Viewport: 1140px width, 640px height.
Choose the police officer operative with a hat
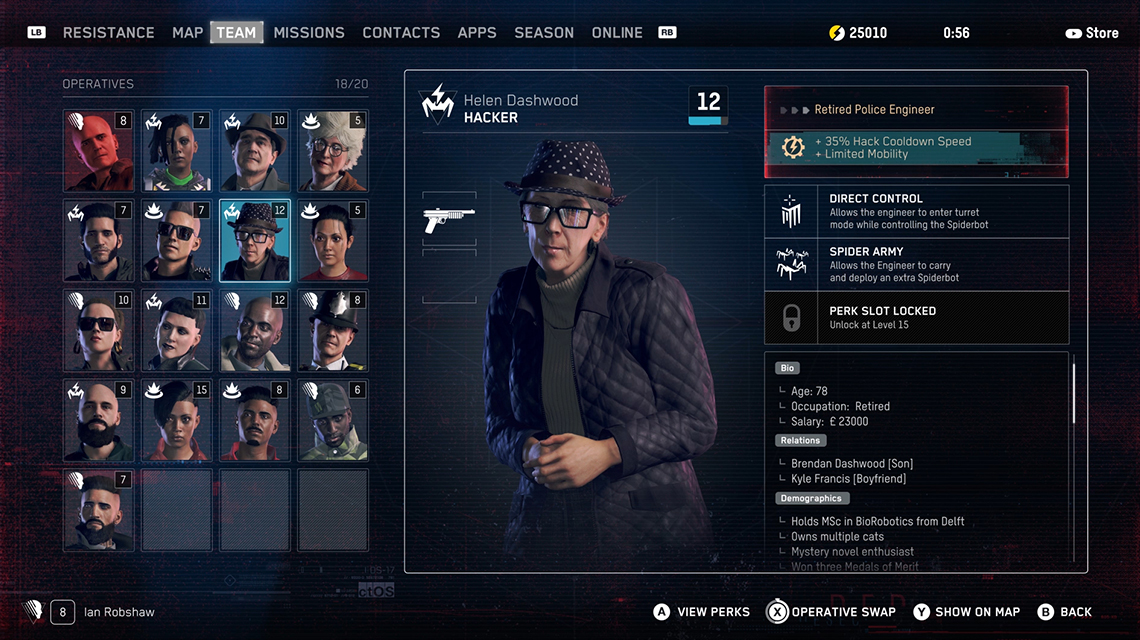333,331
